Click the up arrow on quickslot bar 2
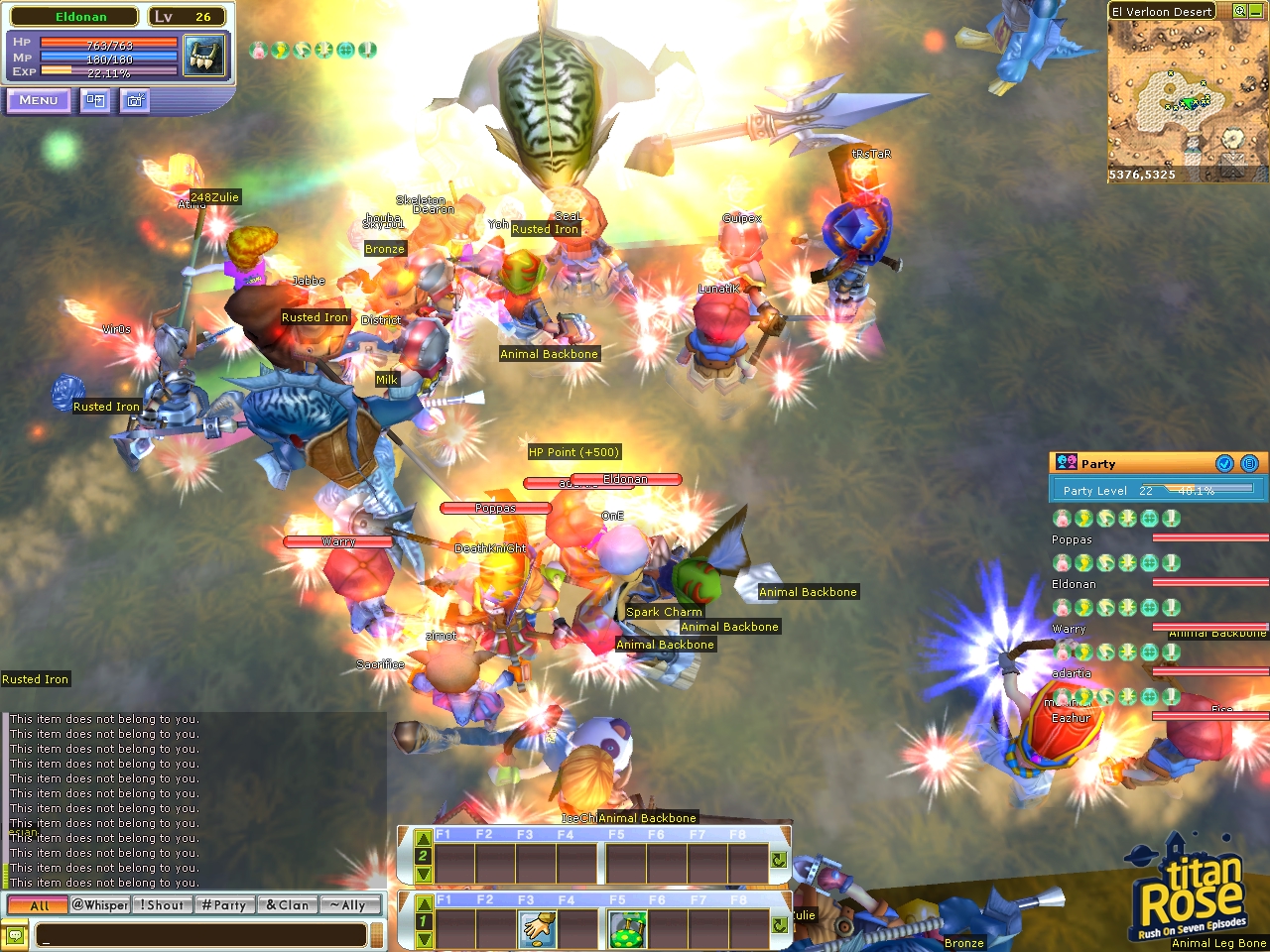This screenshot has height=952, width=1270. tap(424, 838)
